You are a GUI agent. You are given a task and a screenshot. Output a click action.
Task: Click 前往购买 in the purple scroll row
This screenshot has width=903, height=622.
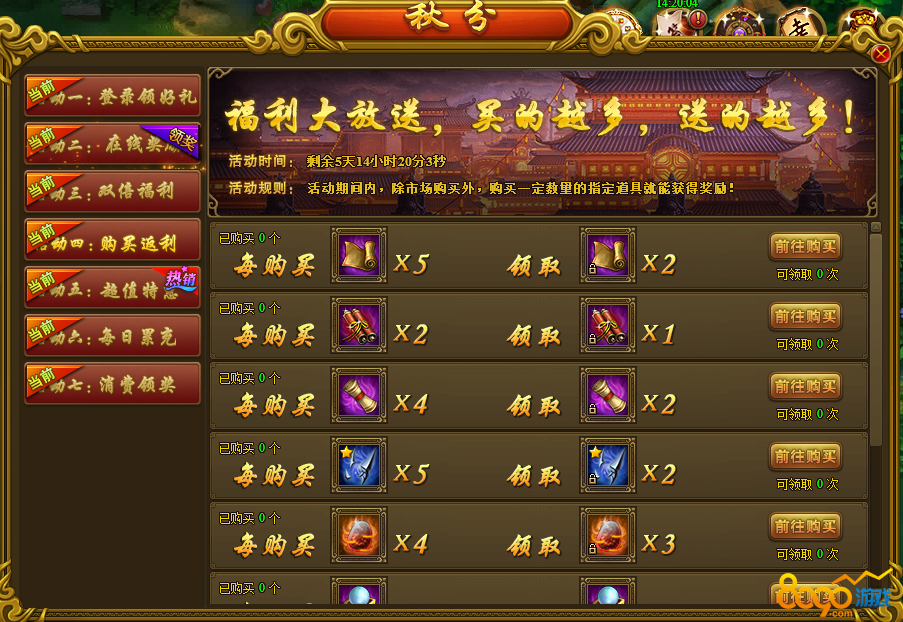click(x=805, y=387)
